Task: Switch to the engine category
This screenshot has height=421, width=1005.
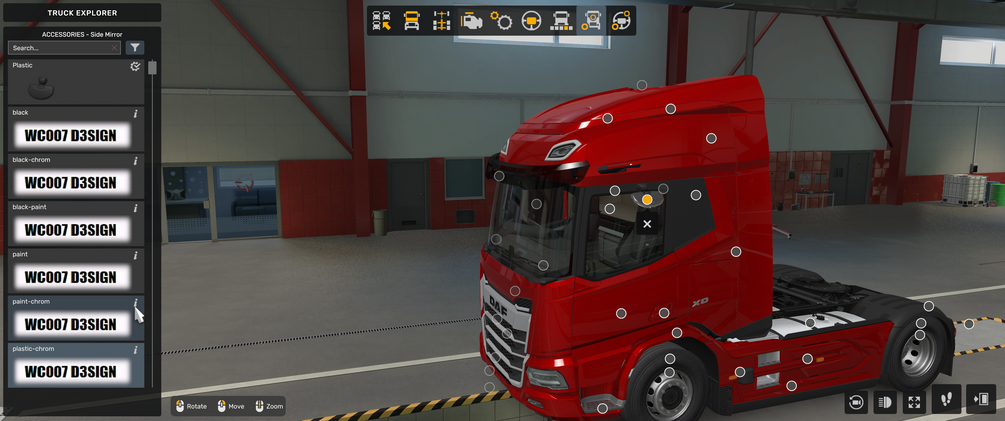Action: 471,21
